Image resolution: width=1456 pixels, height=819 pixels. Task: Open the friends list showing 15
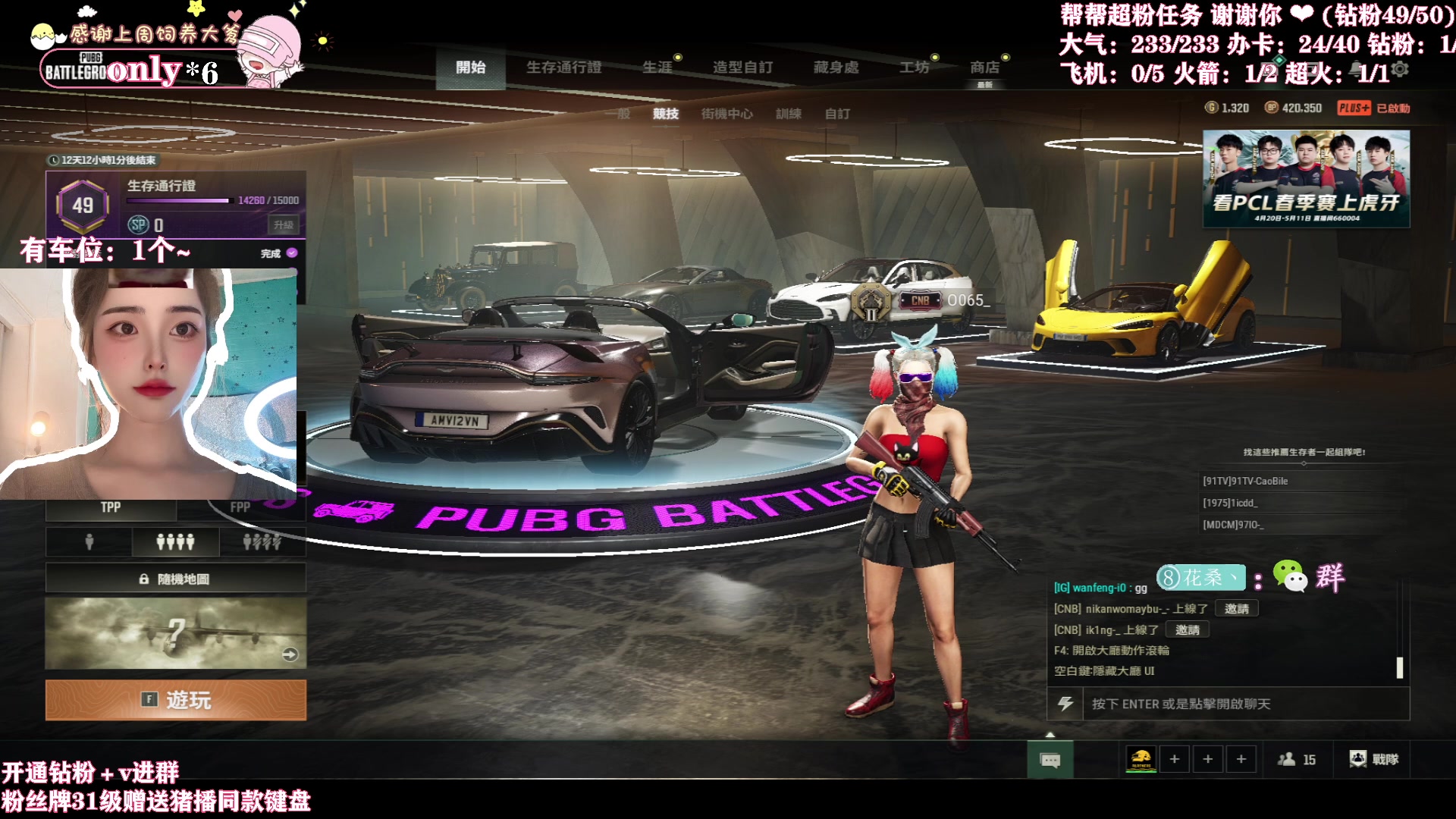point(1297,759)
